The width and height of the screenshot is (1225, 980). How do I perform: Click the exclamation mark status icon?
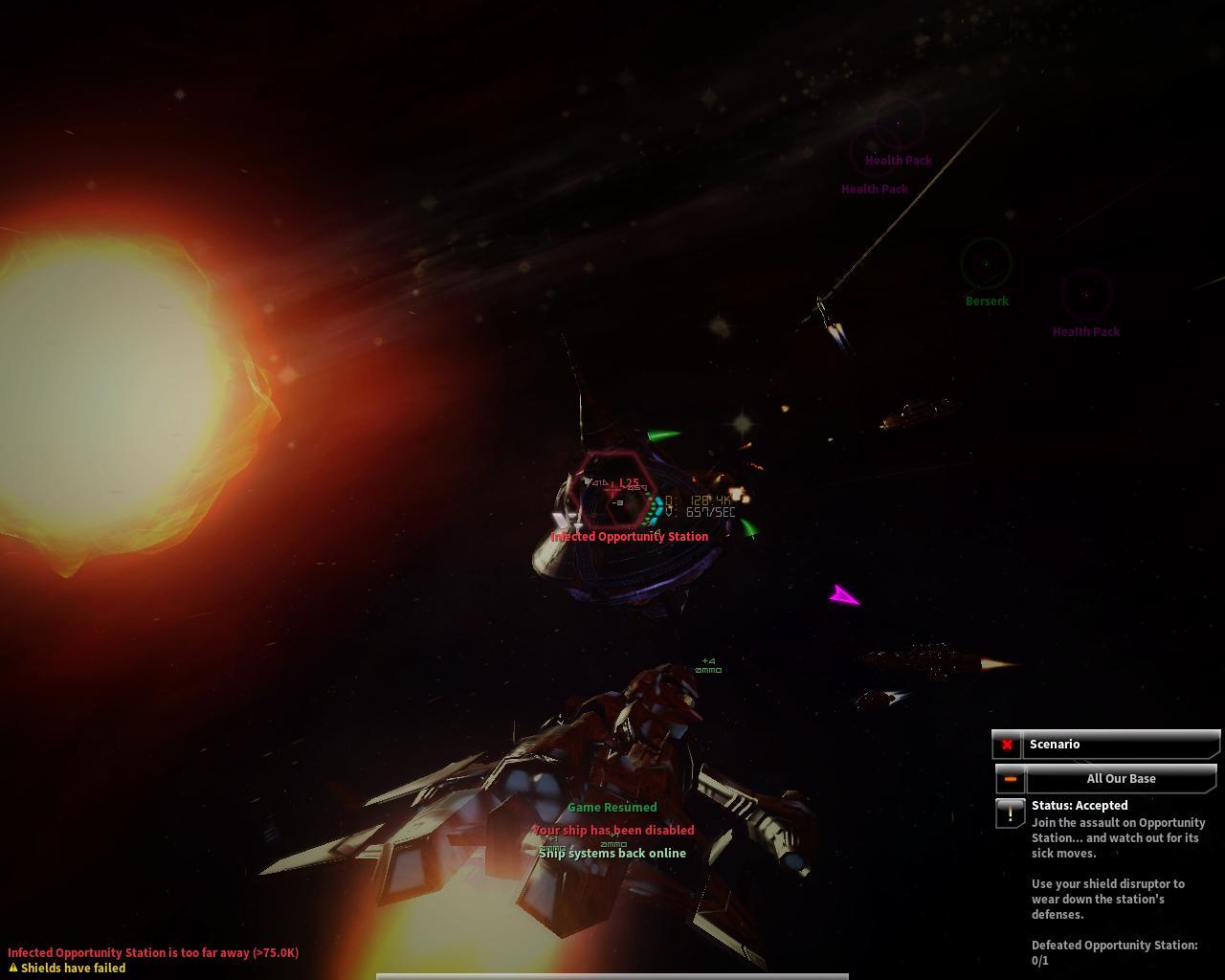pos(1010,813)
